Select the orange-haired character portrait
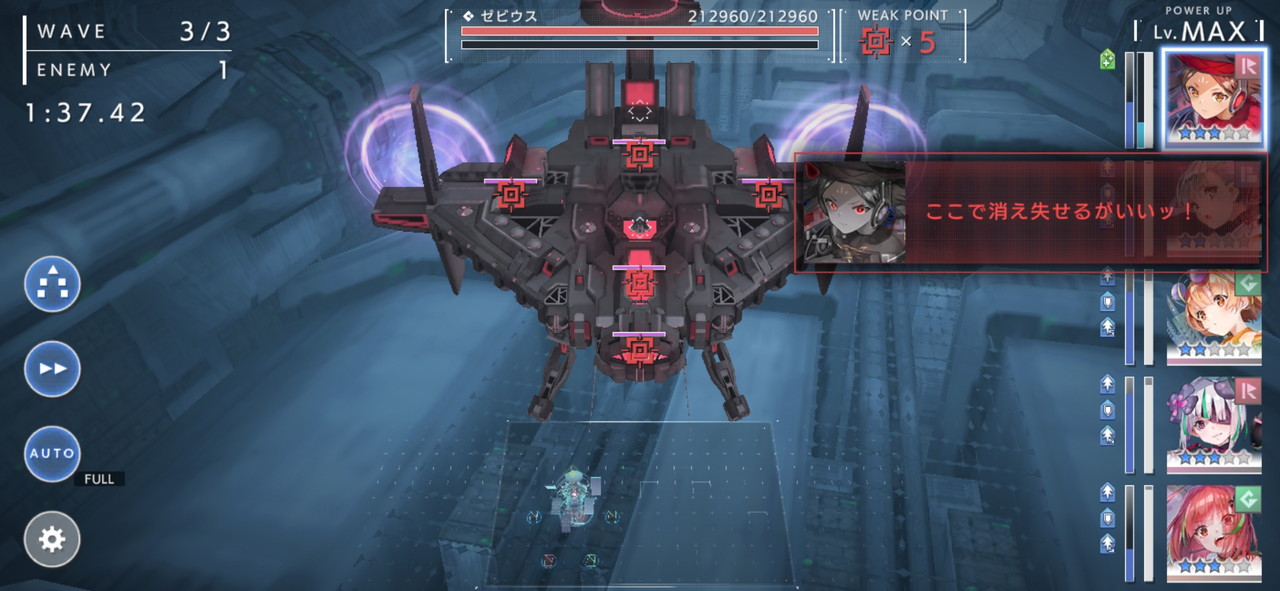Image resolution: width=1280 pixels, height=591 pixels. [x=1214, y=316]
